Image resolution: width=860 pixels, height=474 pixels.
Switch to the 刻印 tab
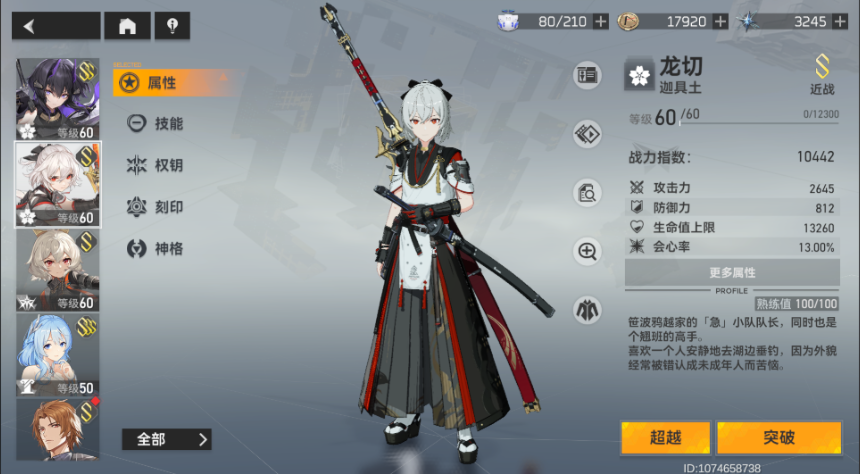[x=160, y=207]
